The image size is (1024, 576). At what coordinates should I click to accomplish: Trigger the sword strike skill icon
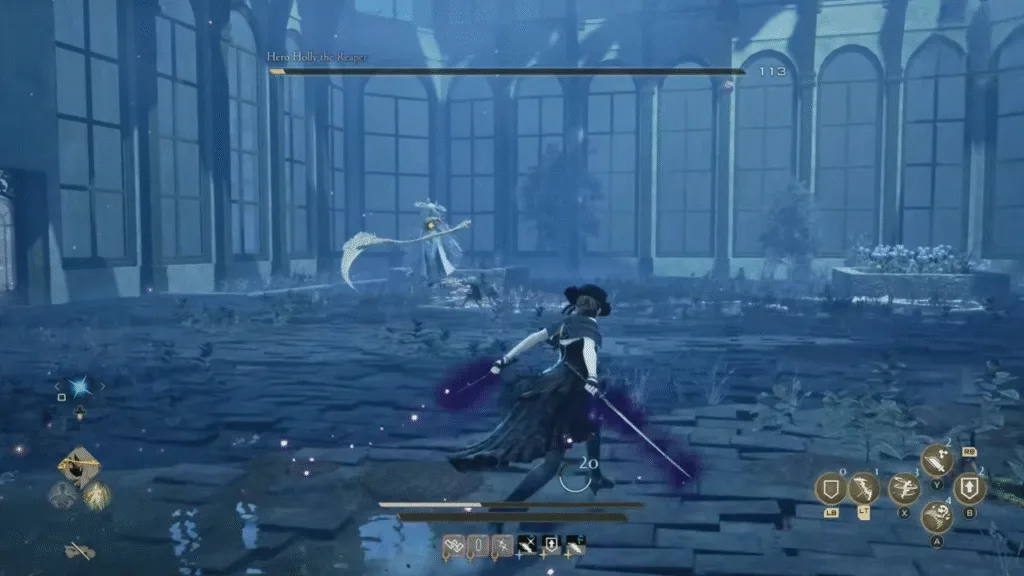[x=937, y=461]
